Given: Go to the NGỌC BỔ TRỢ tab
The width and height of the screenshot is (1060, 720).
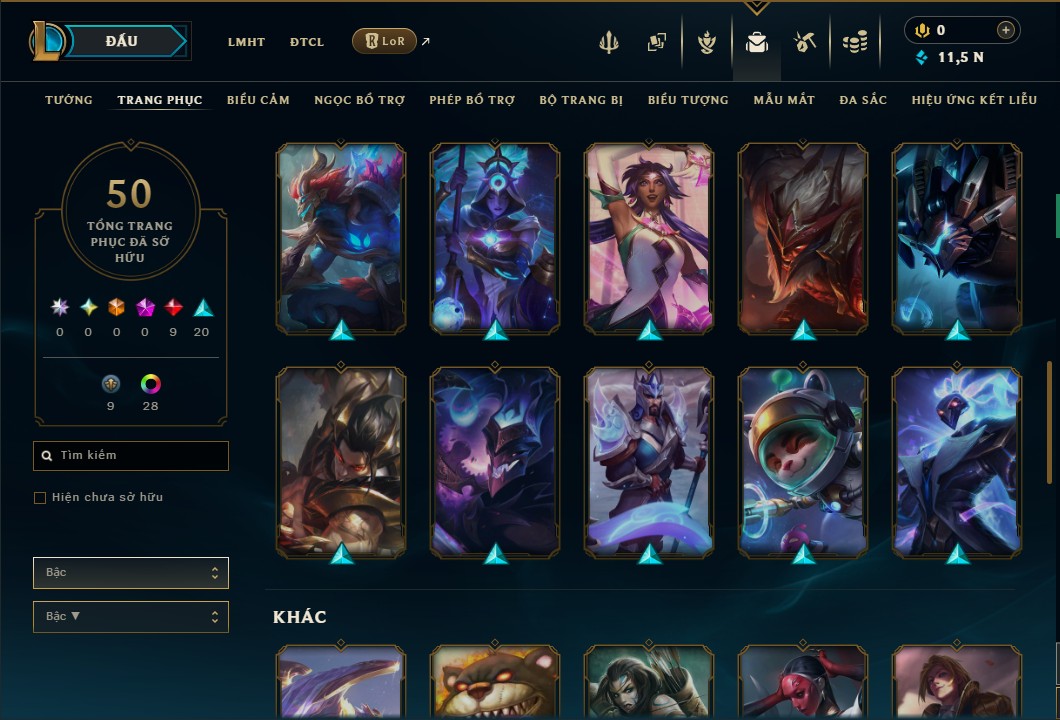Looking at the screenshot, I should [x=359, y=100].
